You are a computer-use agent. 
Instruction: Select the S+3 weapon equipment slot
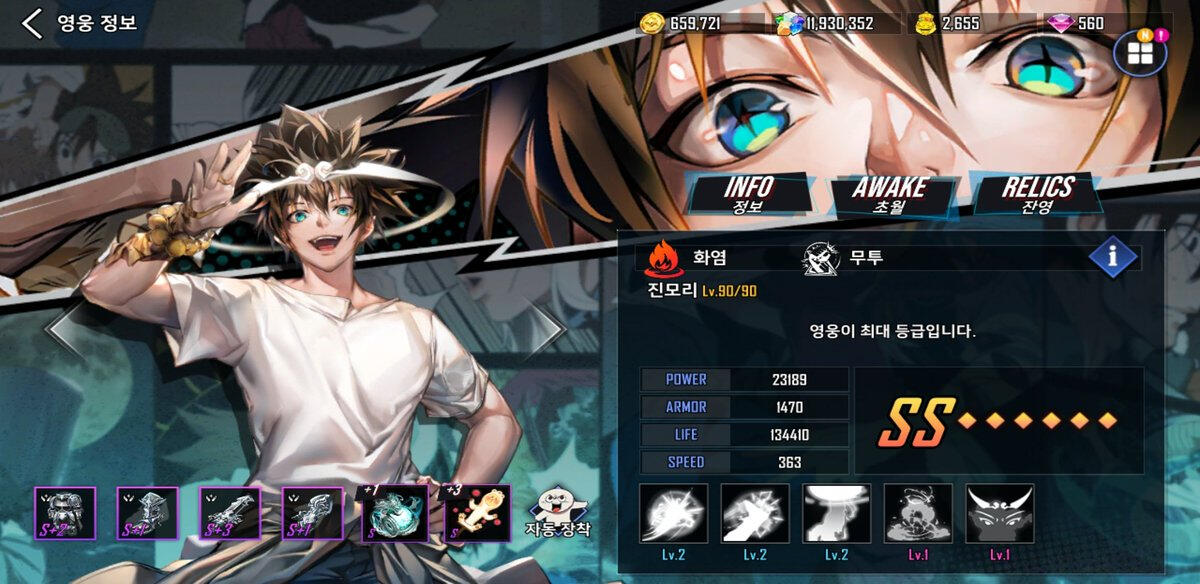click(230, 514)
